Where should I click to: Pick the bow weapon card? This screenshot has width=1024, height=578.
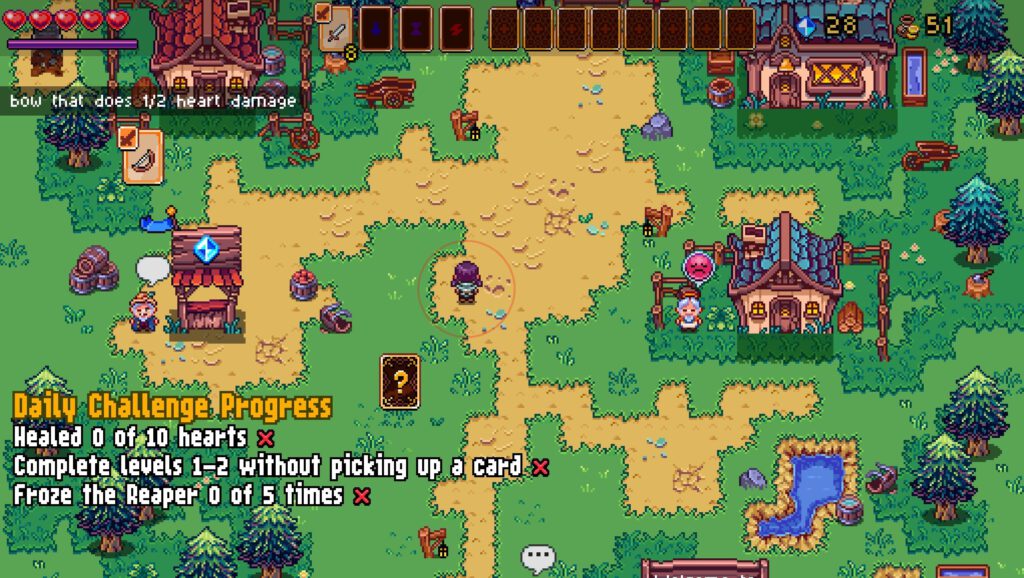click(143, 156)
